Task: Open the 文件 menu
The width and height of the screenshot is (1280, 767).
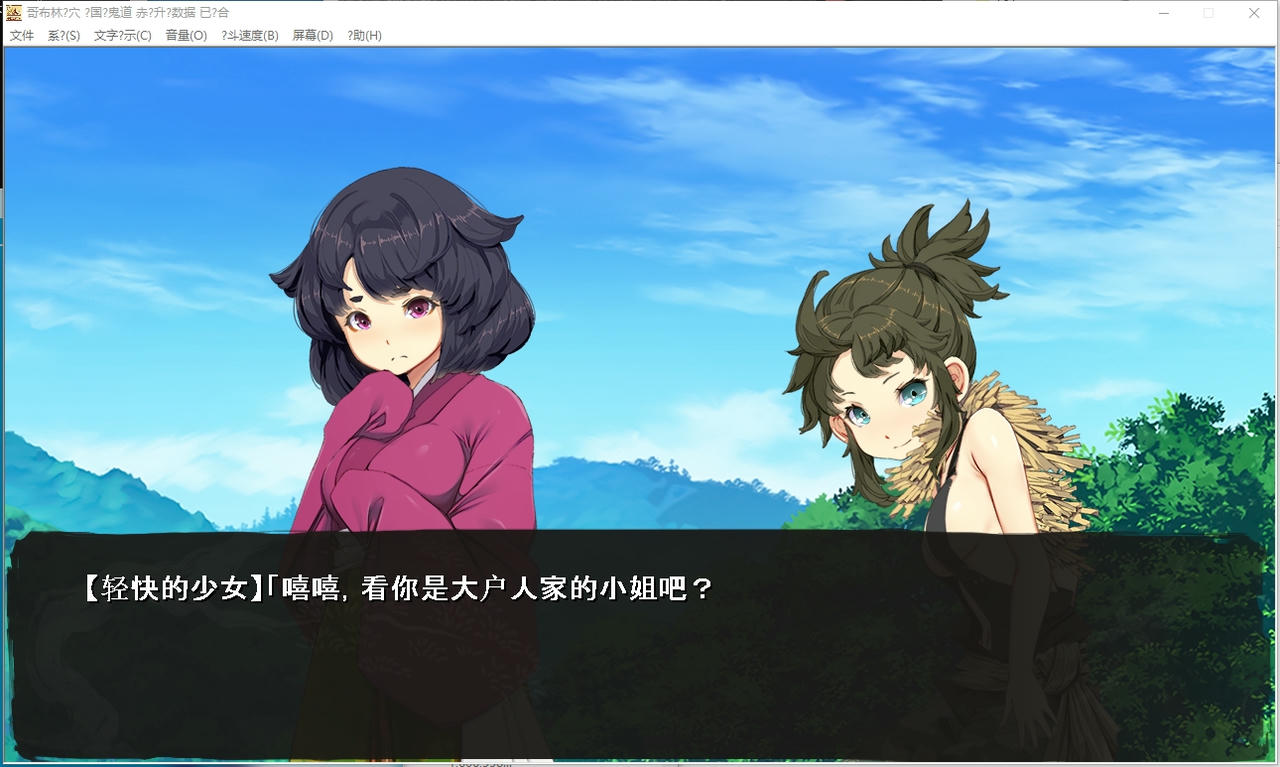Action: (x=22, y=35)
